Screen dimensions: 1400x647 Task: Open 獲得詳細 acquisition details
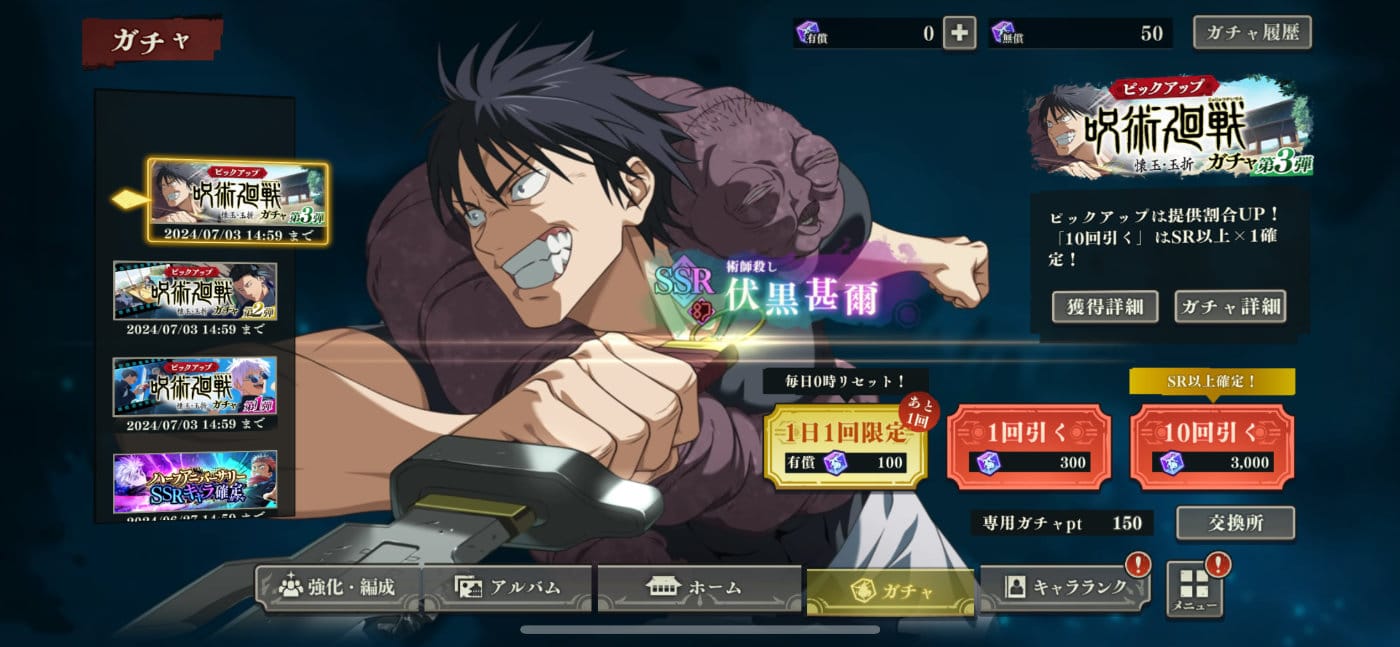point(1104,306)
